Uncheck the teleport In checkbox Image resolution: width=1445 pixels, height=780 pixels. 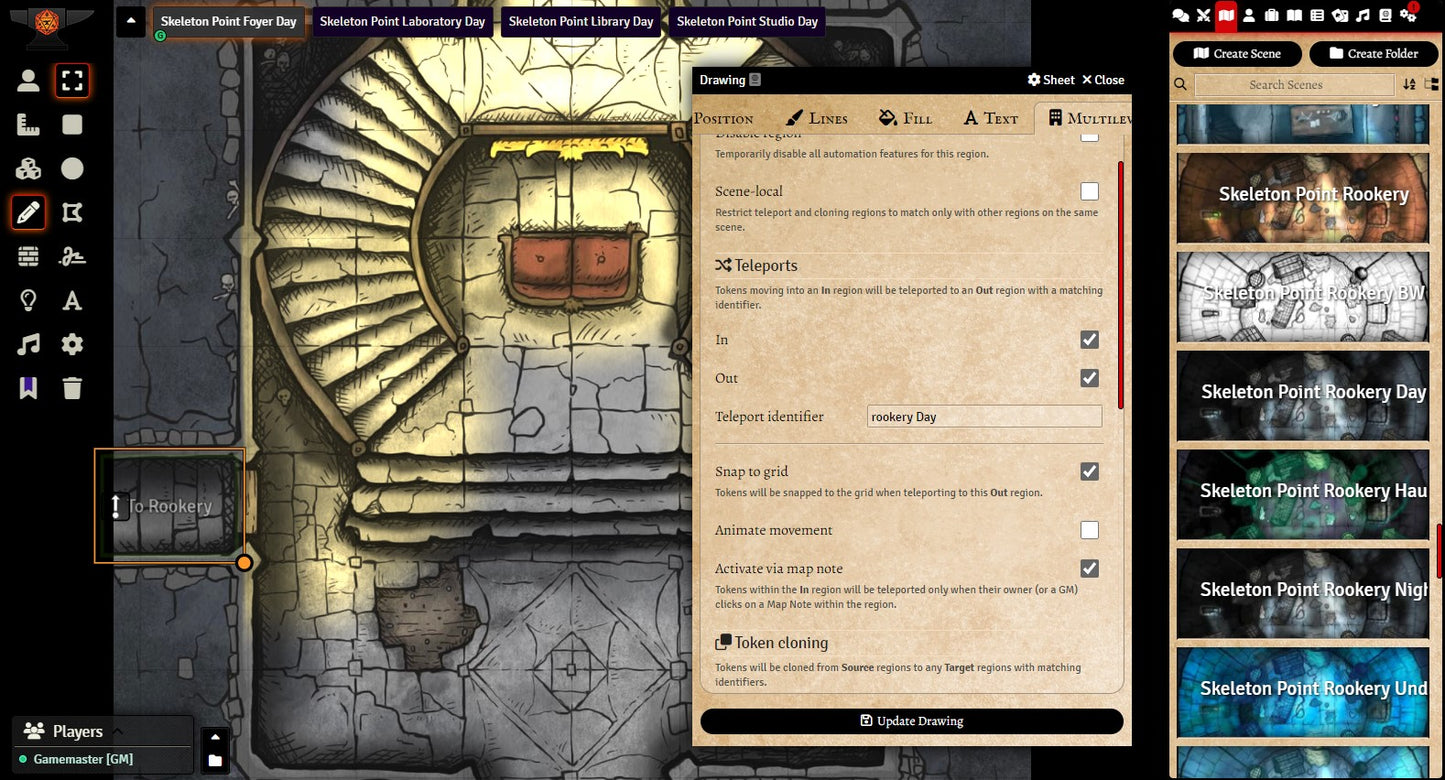(1089, 340)
